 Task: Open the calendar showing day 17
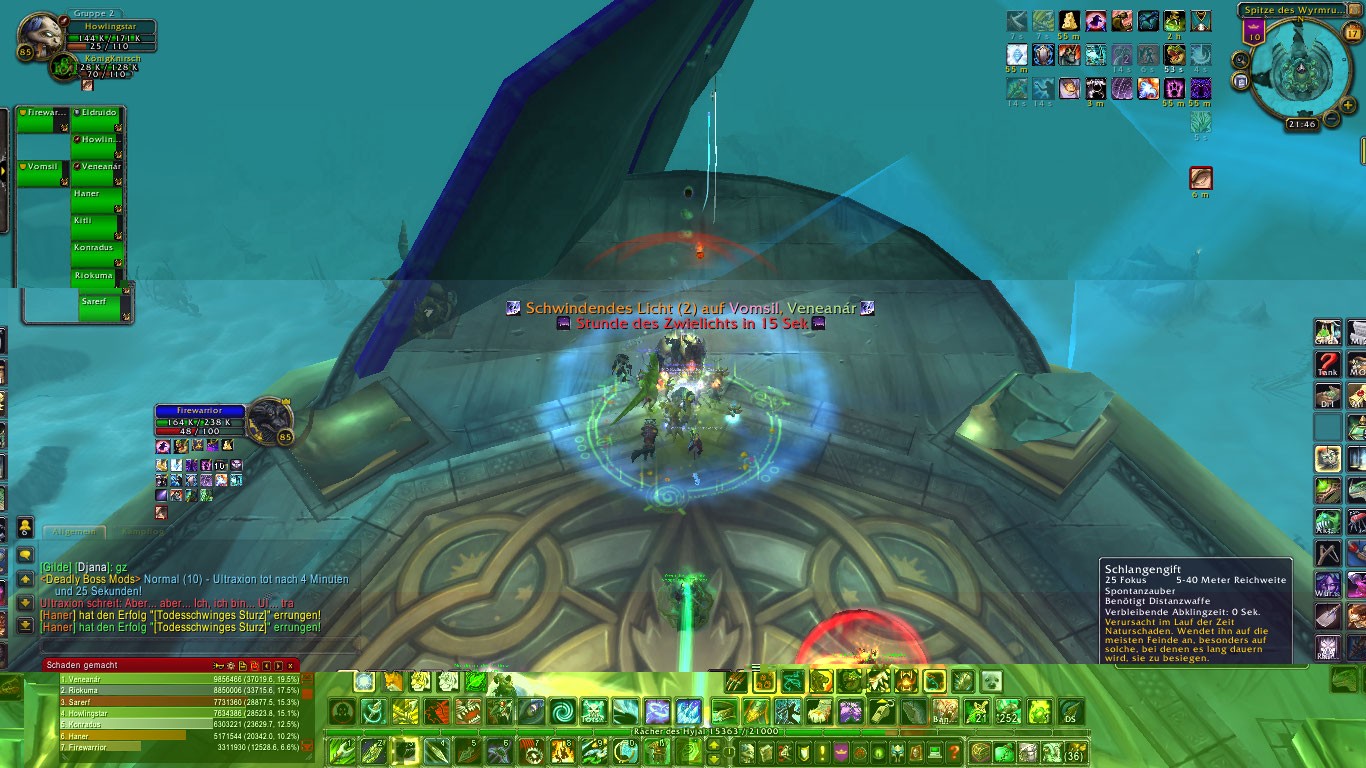pos(1352,32)
